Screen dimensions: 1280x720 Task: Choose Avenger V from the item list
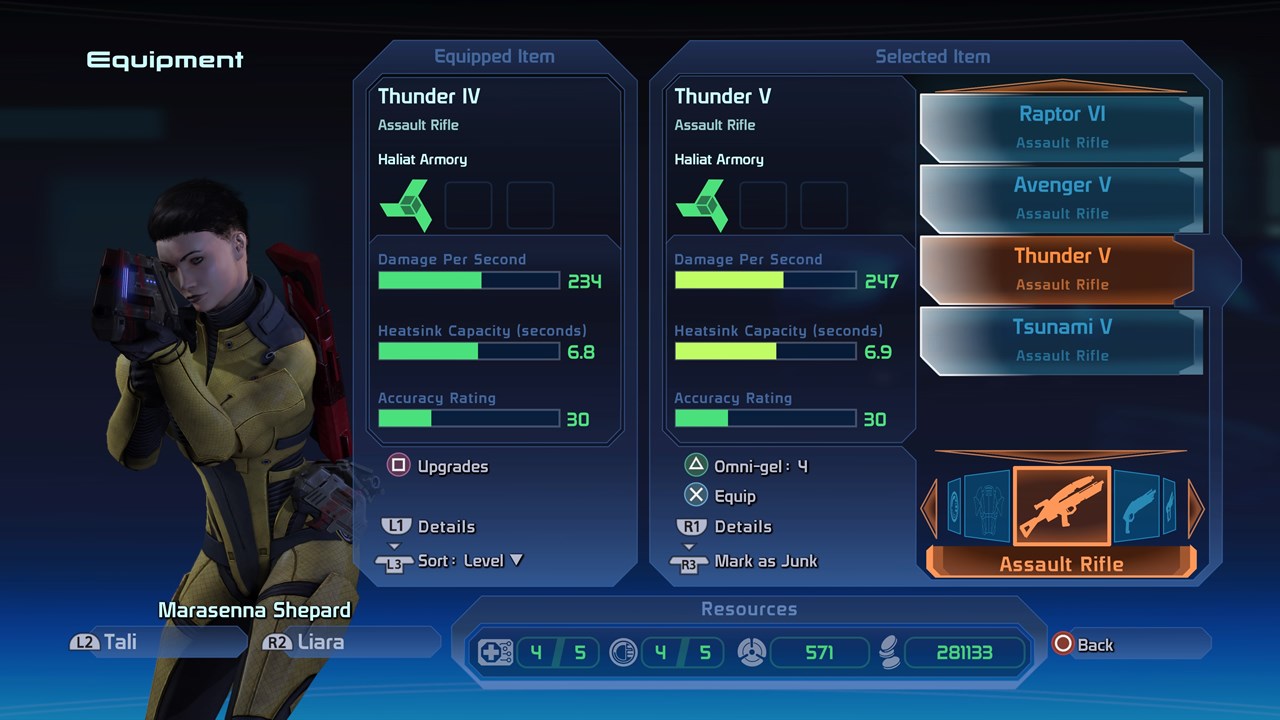click(x=1061, y=198)
